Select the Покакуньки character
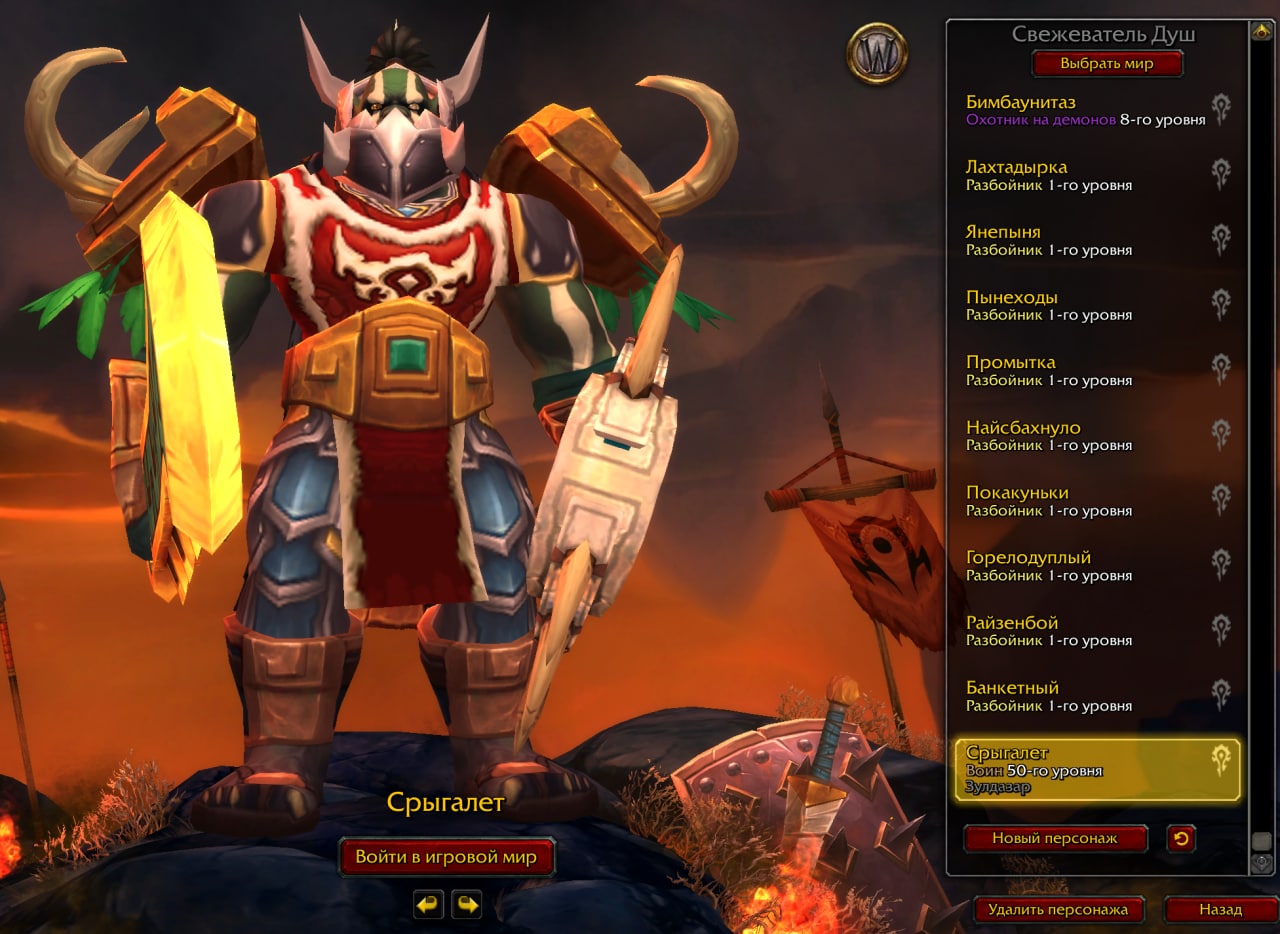 pos(1085,501)
